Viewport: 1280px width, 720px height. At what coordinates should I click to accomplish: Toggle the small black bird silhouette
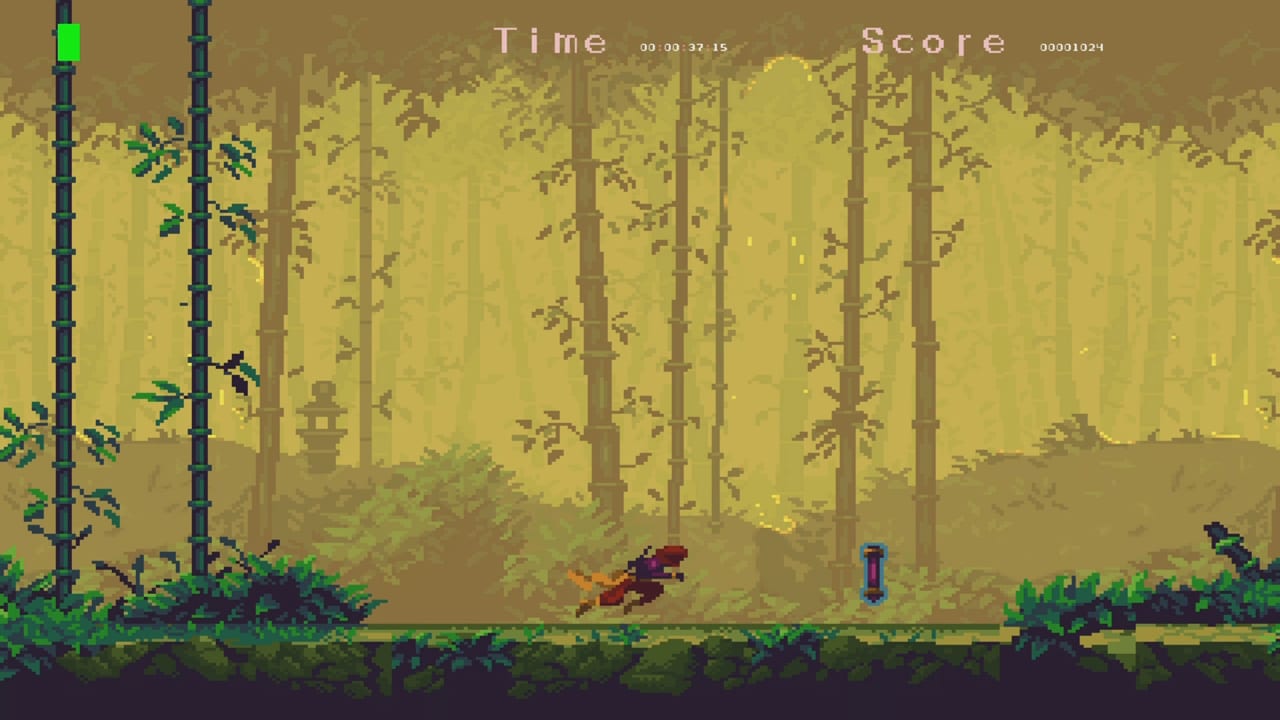click(237, 370)
